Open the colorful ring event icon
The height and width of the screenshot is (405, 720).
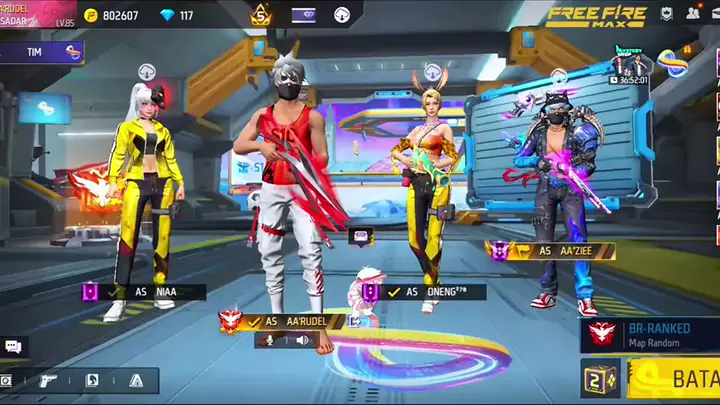point(673,64)
